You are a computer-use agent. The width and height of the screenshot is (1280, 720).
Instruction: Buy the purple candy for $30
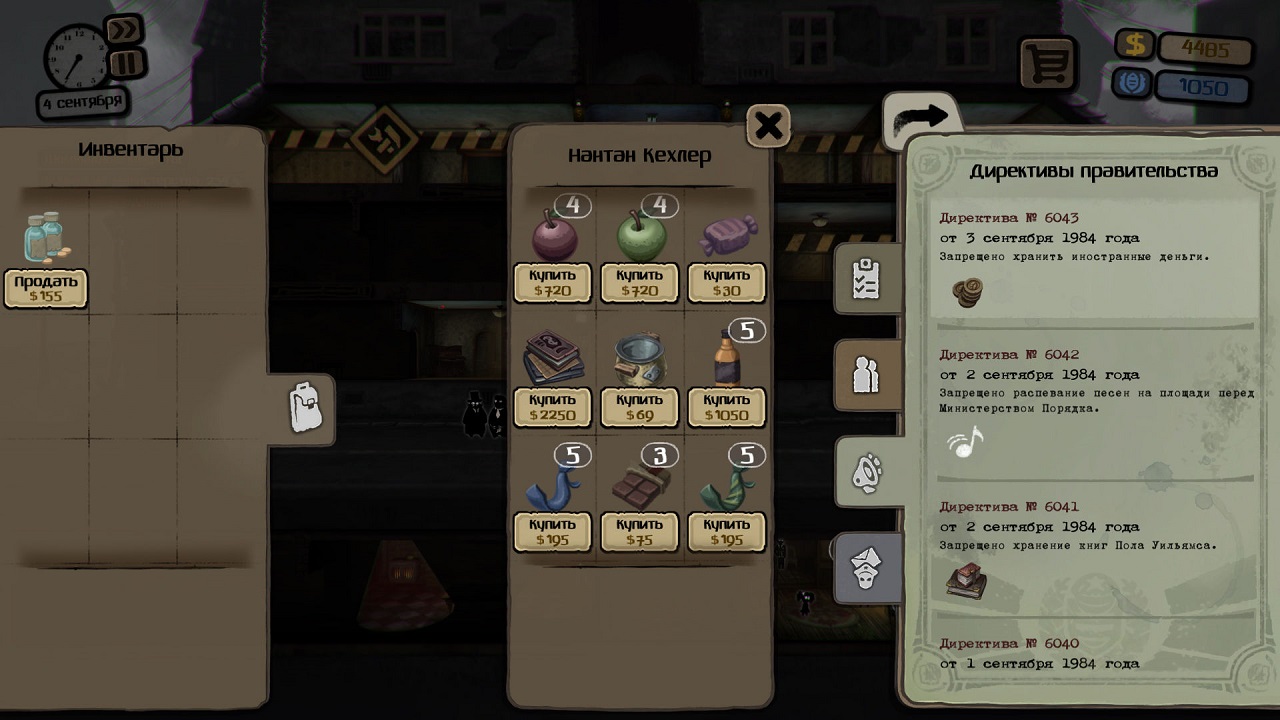(727, 283)
